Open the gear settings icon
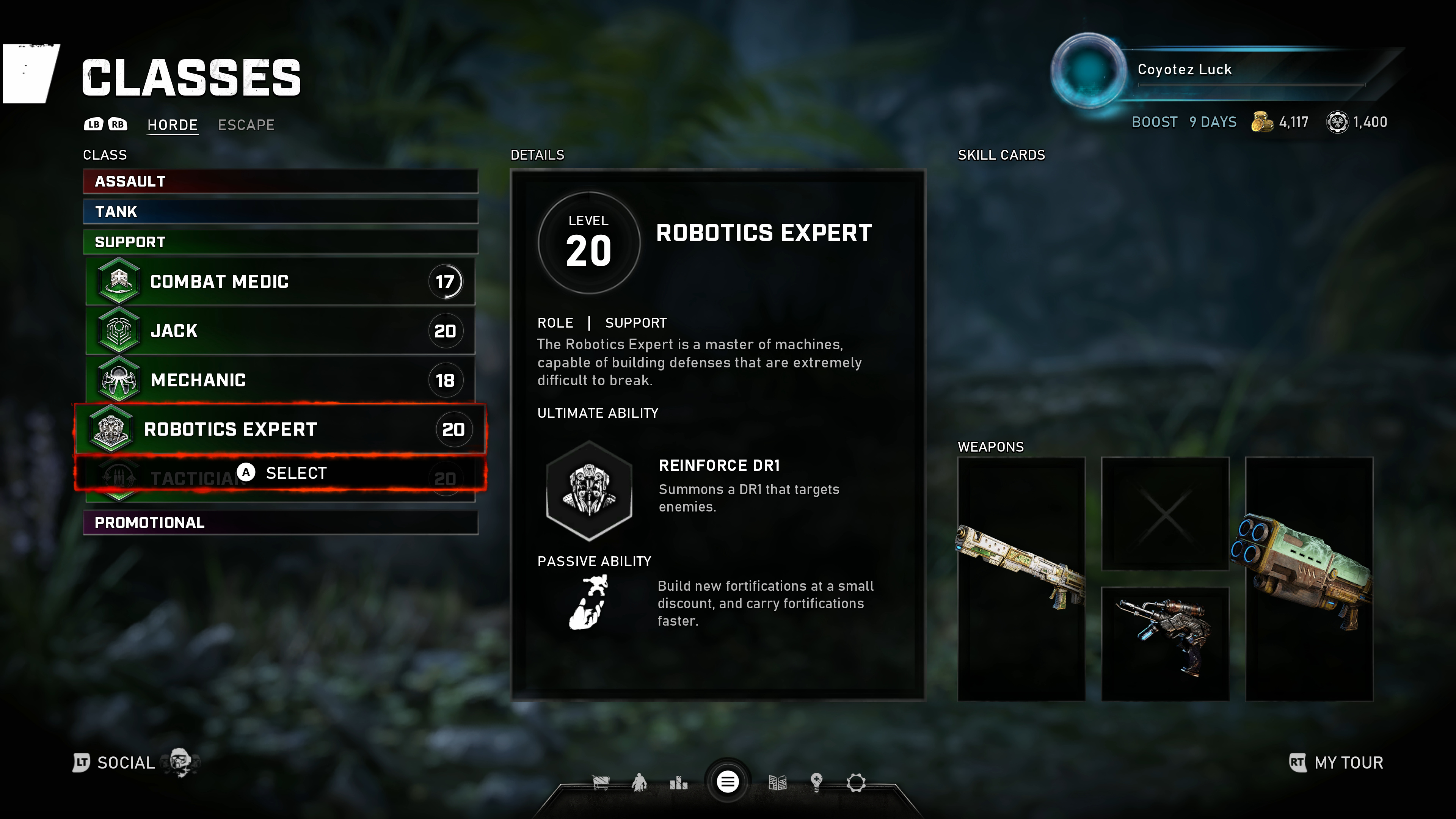The height and width of the screenshot is (819, 1456). 856,783
